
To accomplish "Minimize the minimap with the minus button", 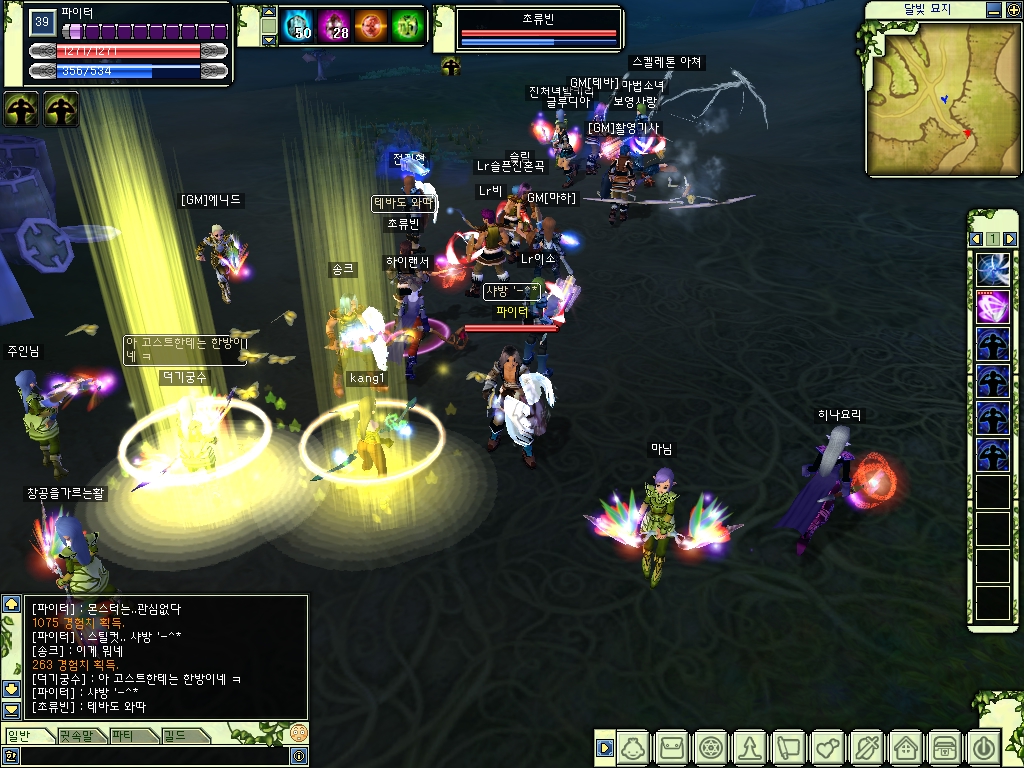I will 991,10.
